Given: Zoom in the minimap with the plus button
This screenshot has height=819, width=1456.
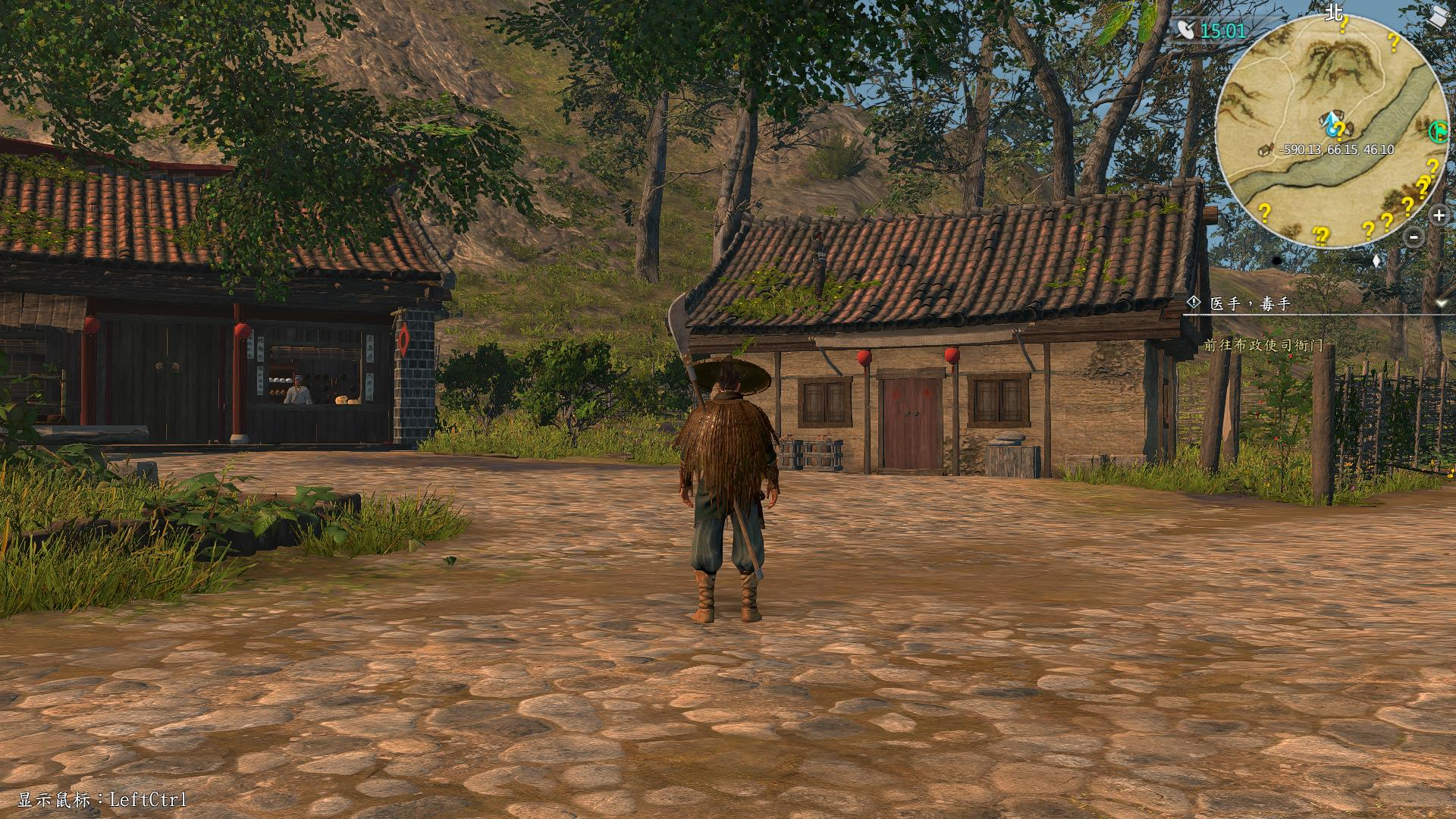Looking at the screenshot, I should 1439,215.
